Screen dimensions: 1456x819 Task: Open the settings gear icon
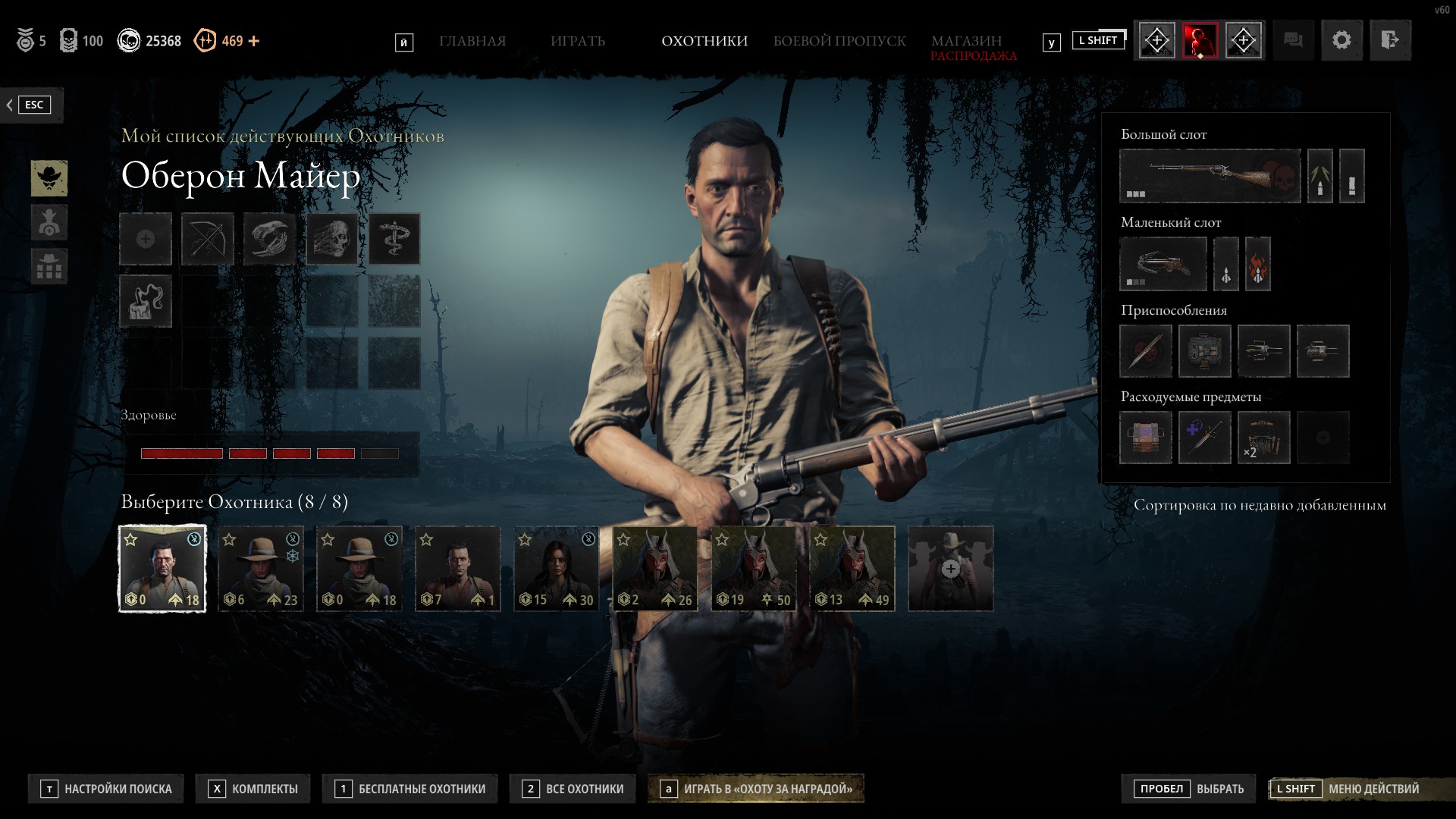[x=1341, y=40]
